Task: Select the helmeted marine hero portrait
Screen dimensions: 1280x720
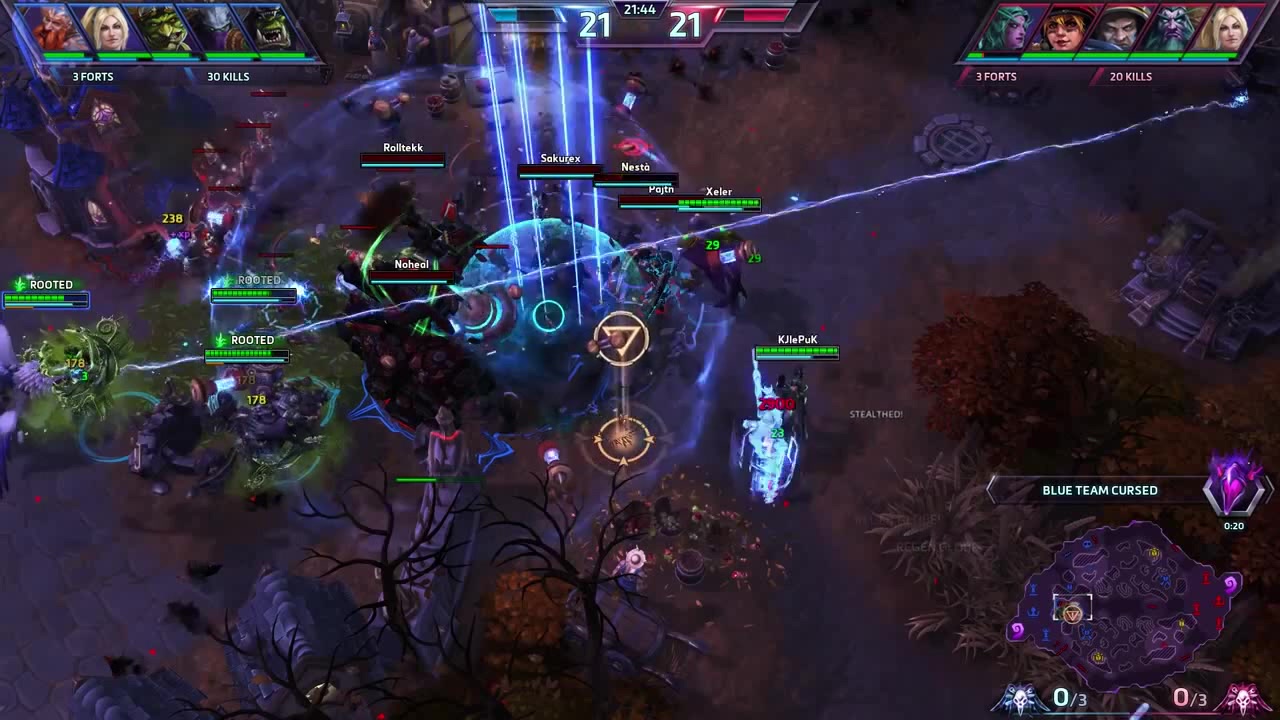Action: click(1116, 29)
